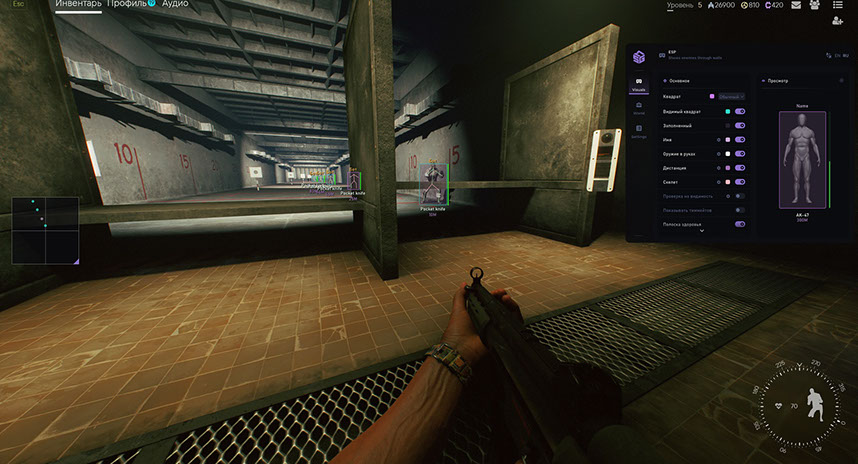Toggle the Оружие в руках switch
Viewport: 858px width, 464px height.
pyautogui.click(x=740, y=154)
